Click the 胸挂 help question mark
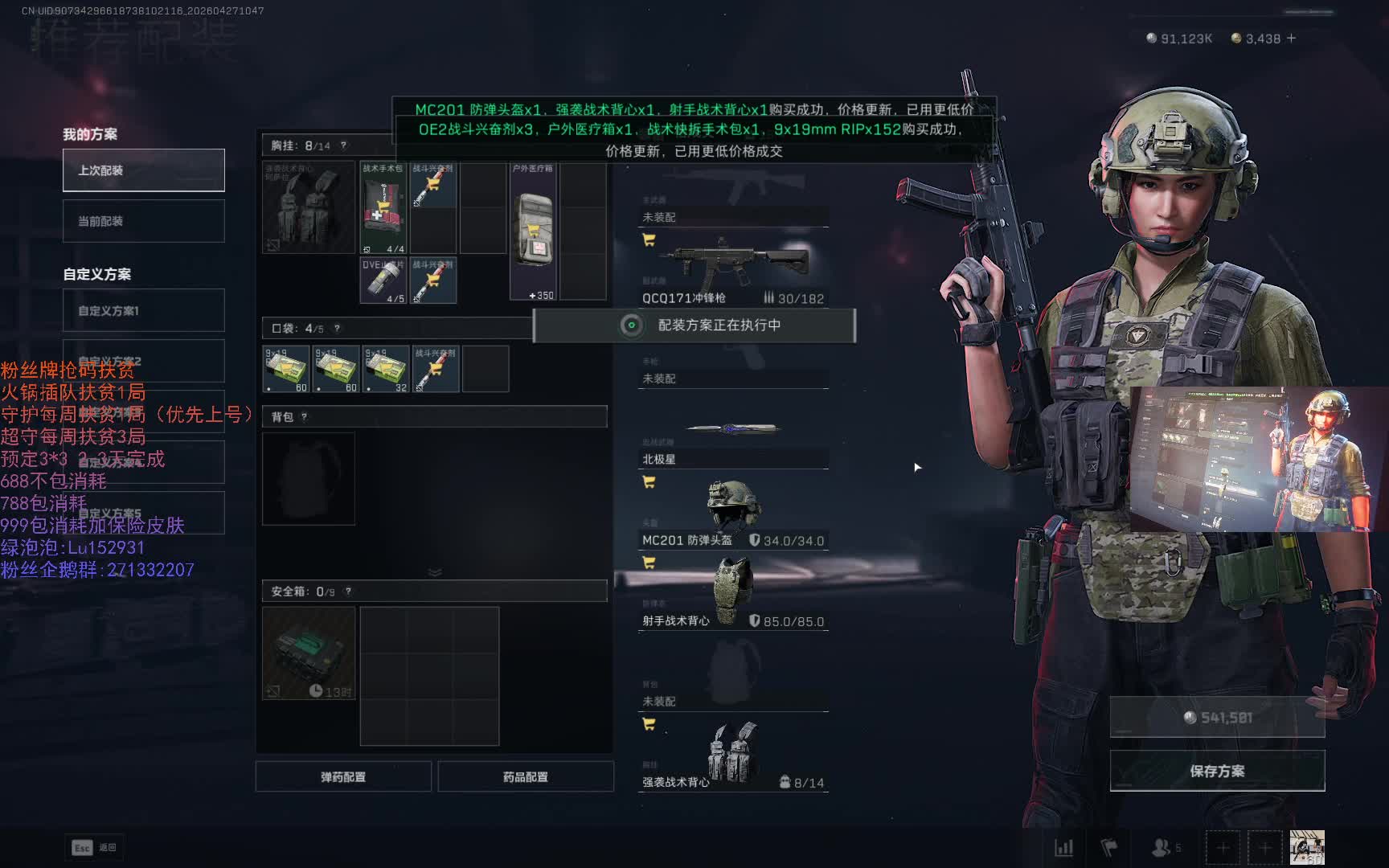The width and height of the screenshot is (1389, 868). pyautogui.click(x=343, y=145)
